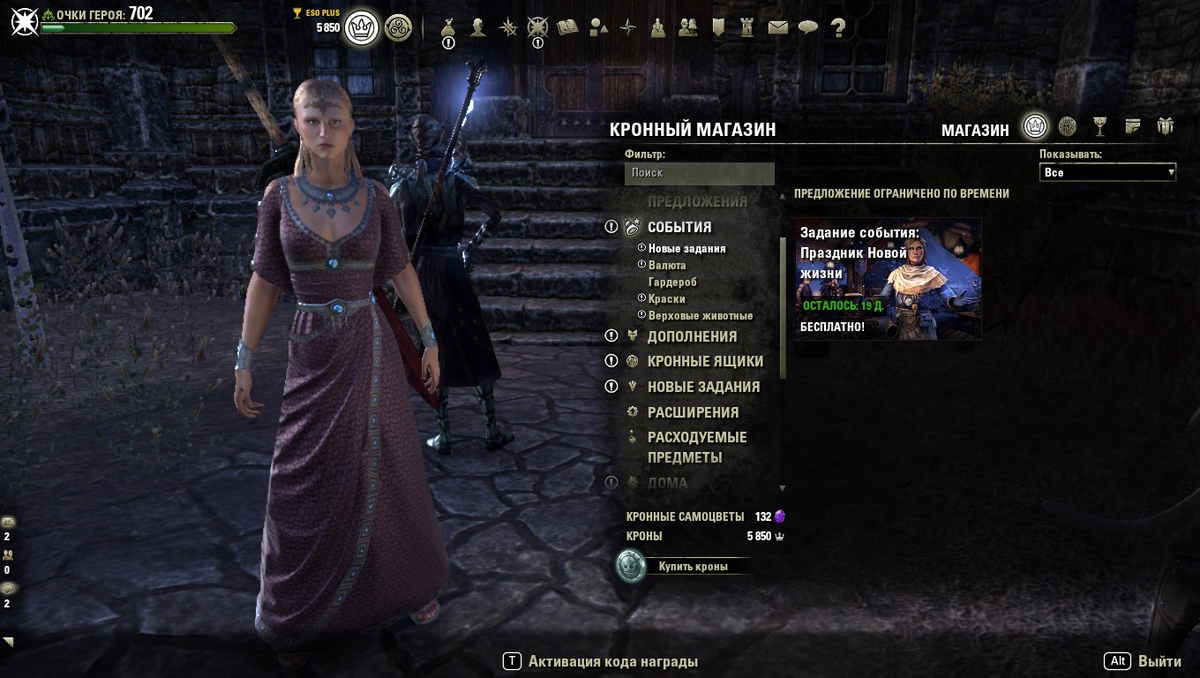Switch to the ESO Plus chalice tab
This screenshot has height=678, width=1200.
click(1100, 126)
